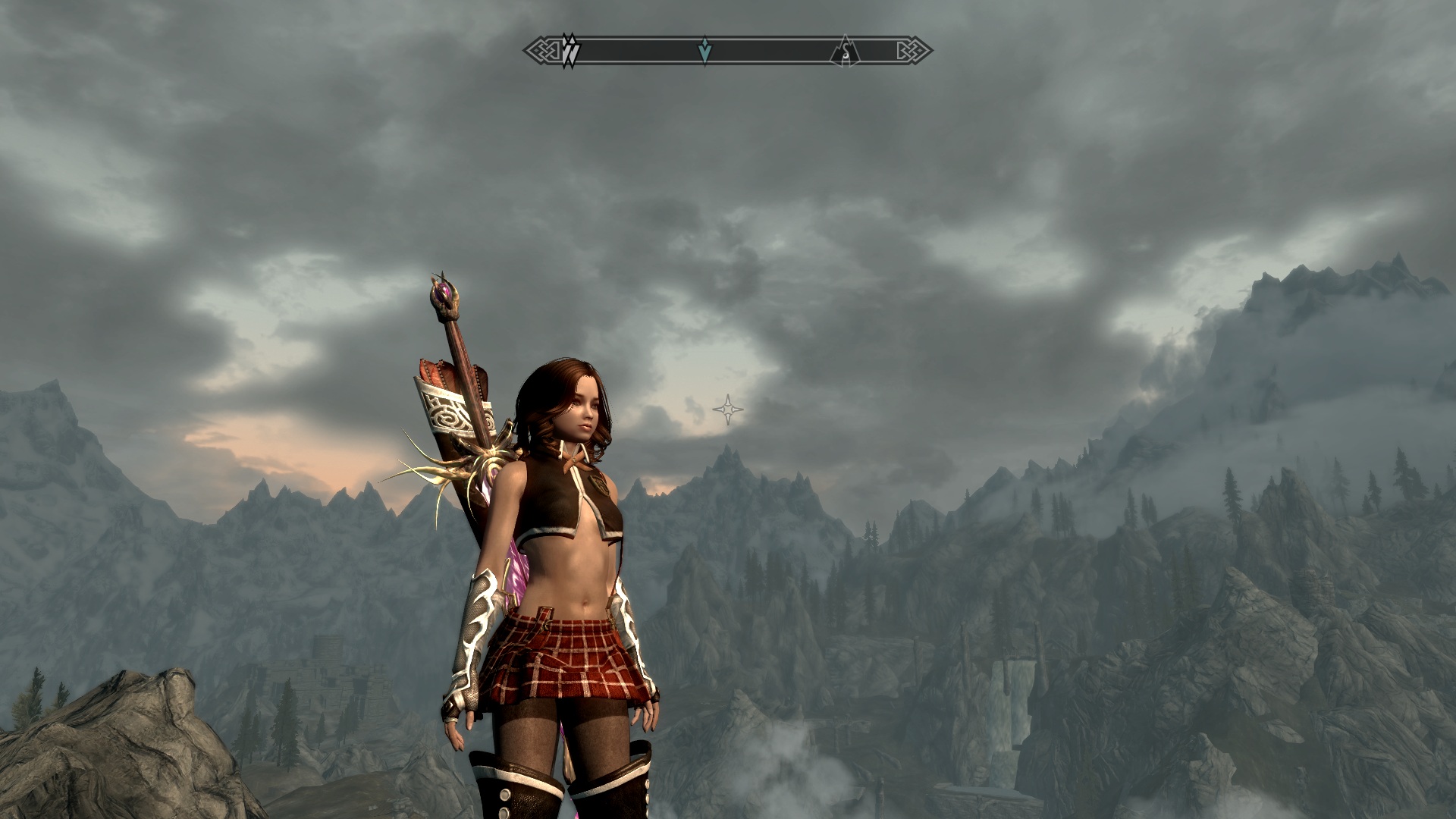Click the teal quest marker on the compass

[x=705, y=51]
